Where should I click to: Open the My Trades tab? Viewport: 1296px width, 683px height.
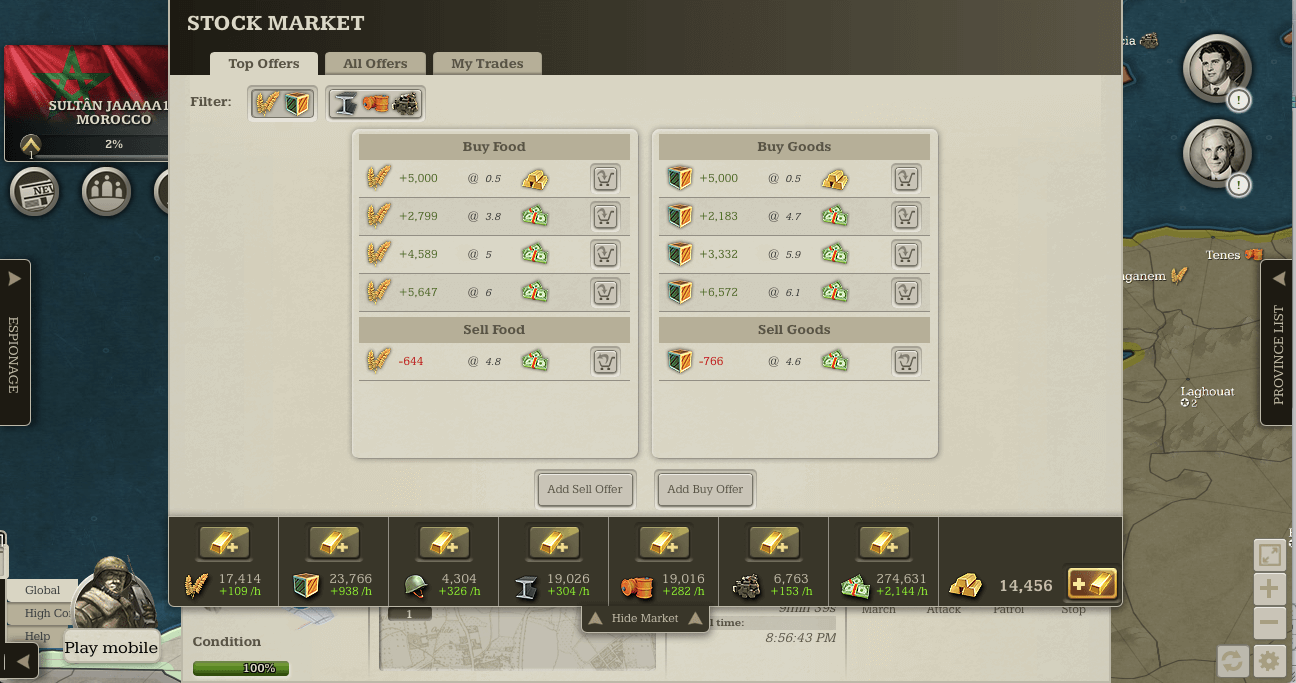487,64
